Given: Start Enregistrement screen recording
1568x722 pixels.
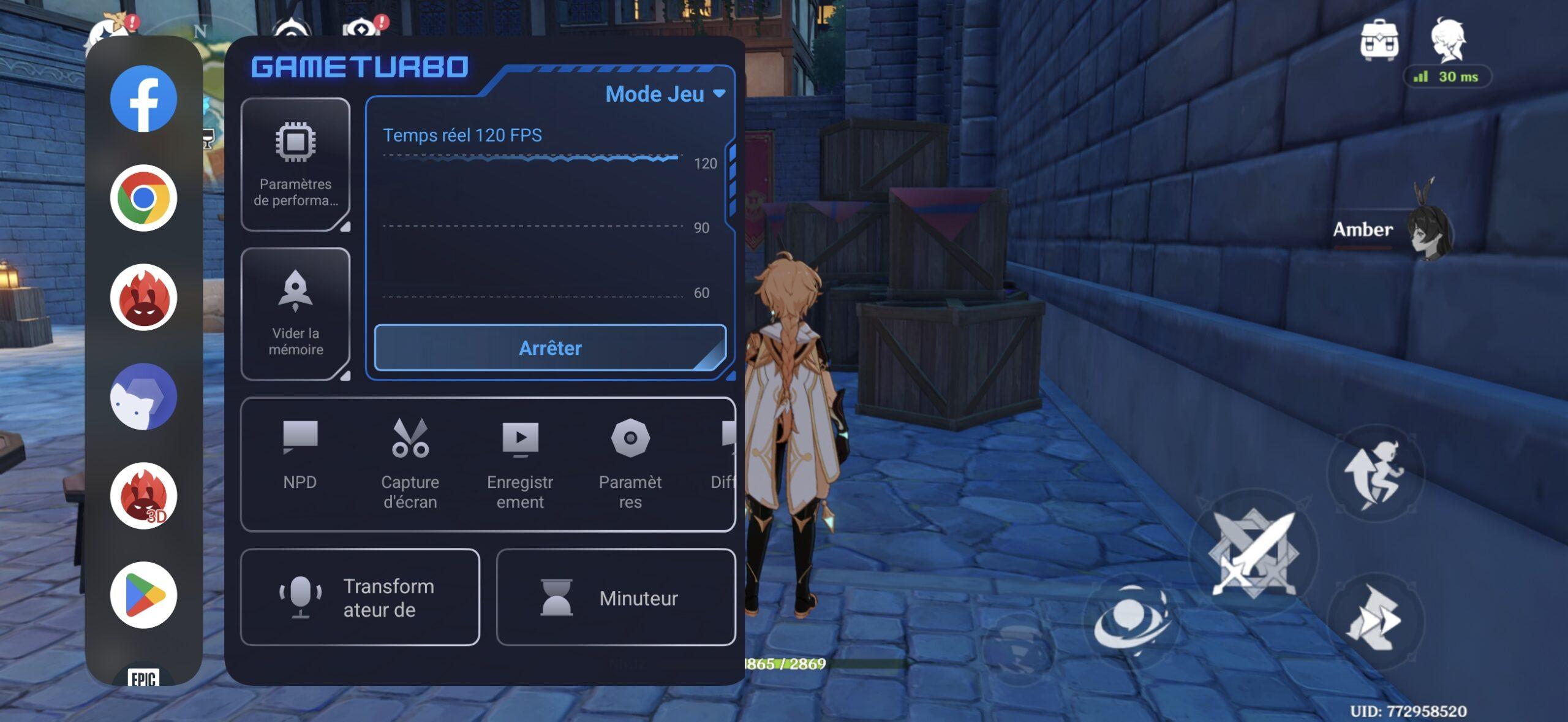Looking at the screenshot, I should click(x=520, y=464).
